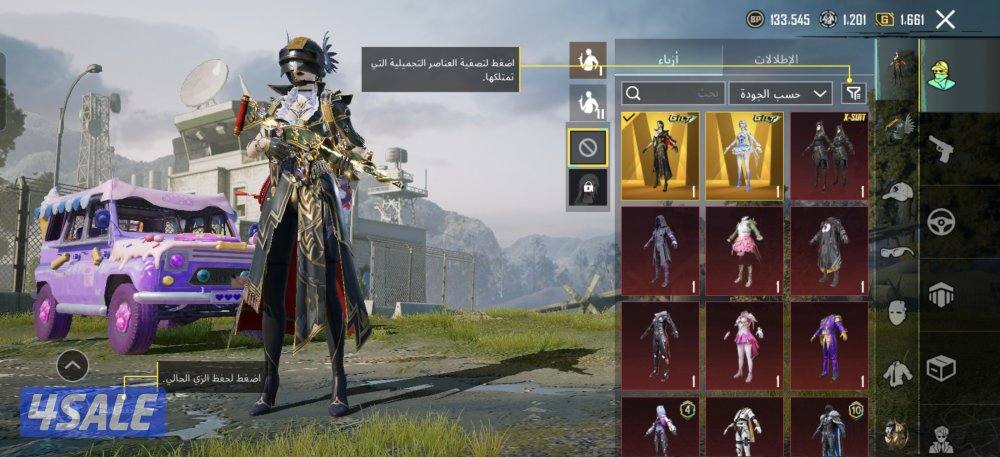This screenshot has width=1000, height=457.
Task: Close the inventory screen
Action: point(945,19)
